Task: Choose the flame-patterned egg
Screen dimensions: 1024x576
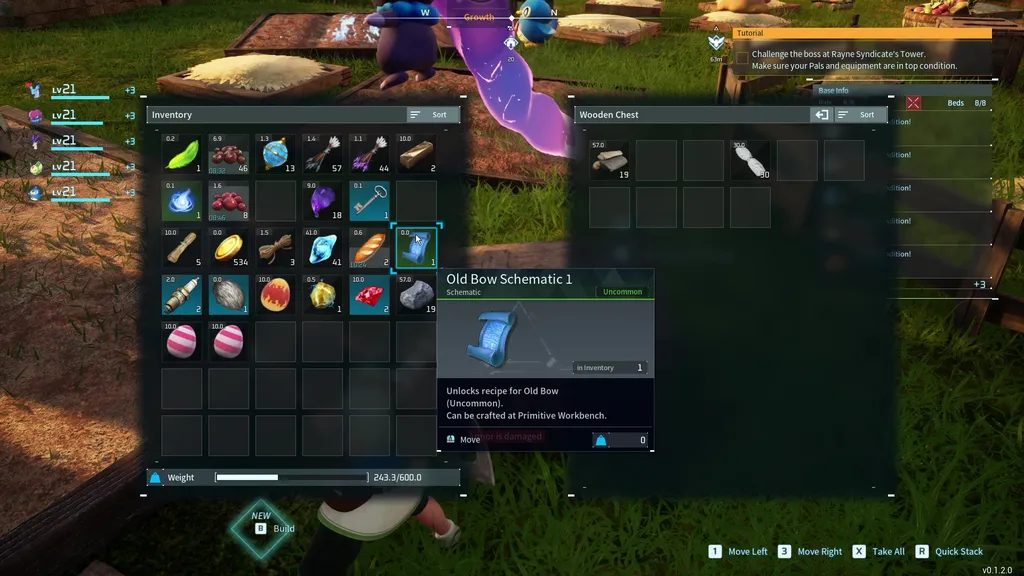Action: (276, 295)
